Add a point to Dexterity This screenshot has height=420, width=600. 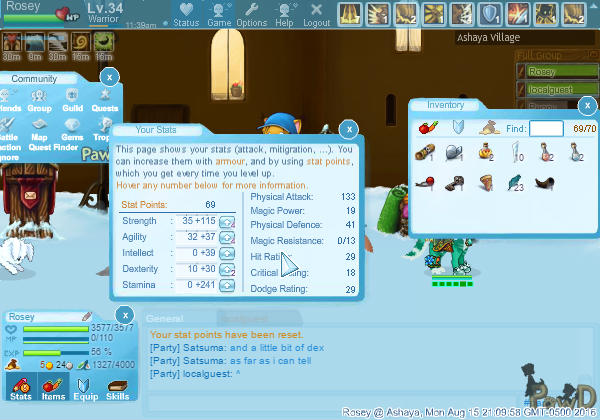(226, 269)
